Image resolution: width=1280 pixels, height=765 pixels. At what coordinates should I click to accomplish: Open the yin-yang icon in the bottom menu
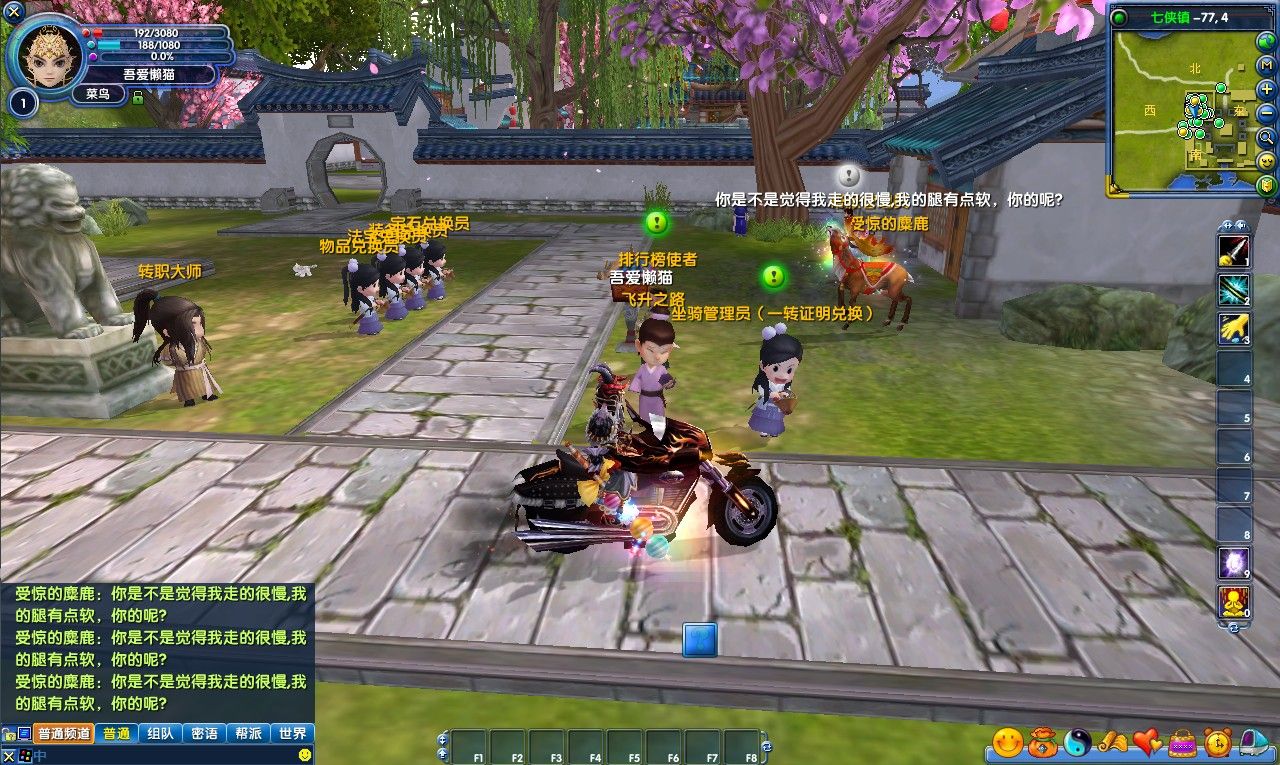click(x=1078, y=742)
